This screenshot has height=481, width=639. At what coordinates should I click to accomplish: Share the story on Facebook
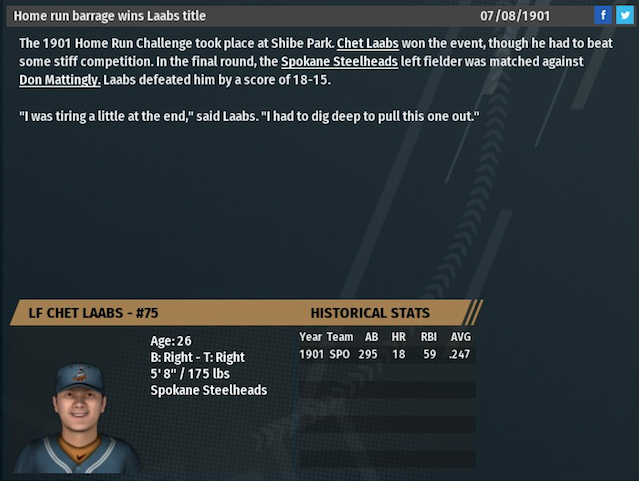point(602,15)
